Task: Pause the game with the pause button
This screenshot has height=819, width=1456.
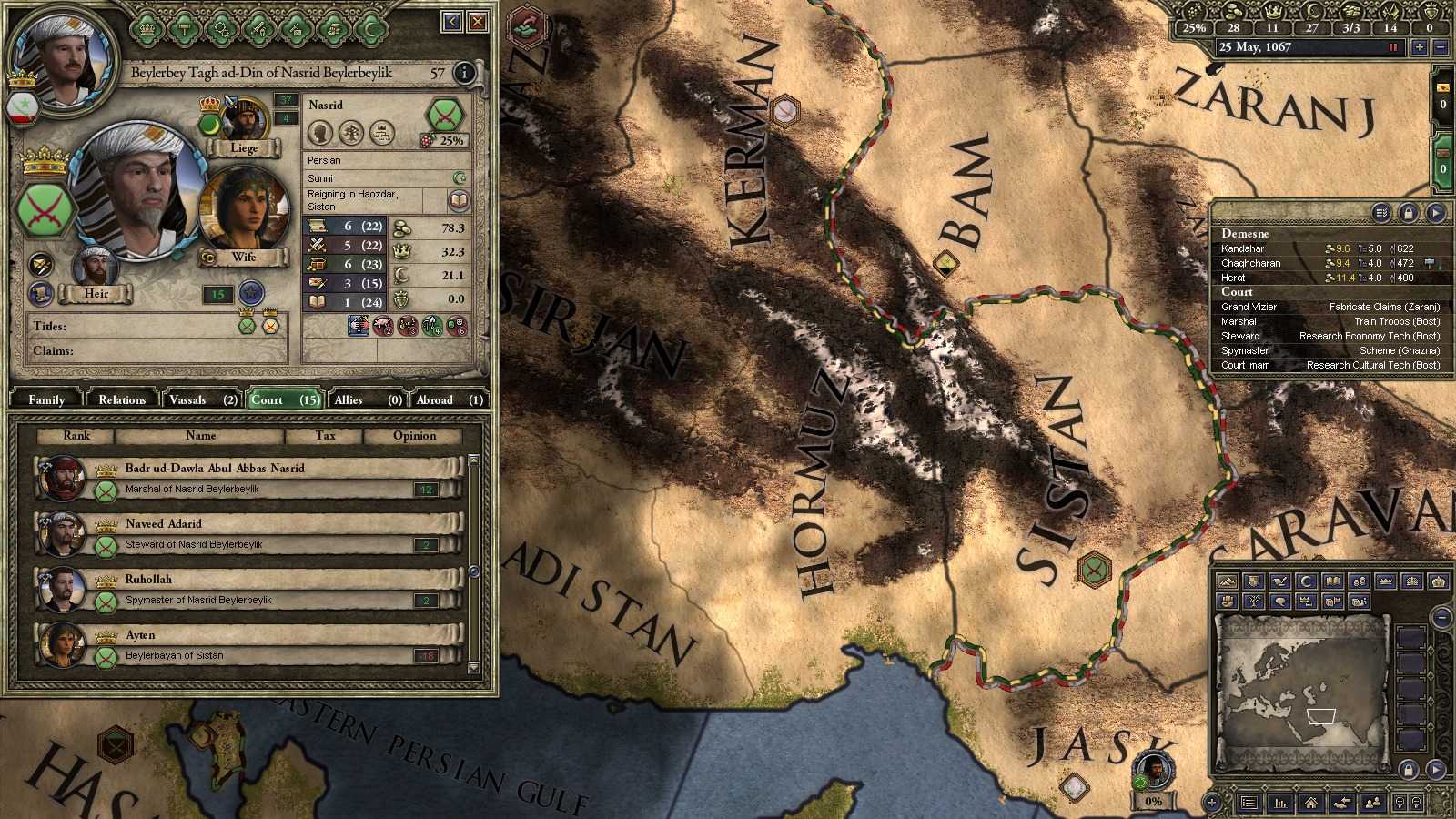Action: 1393,46
